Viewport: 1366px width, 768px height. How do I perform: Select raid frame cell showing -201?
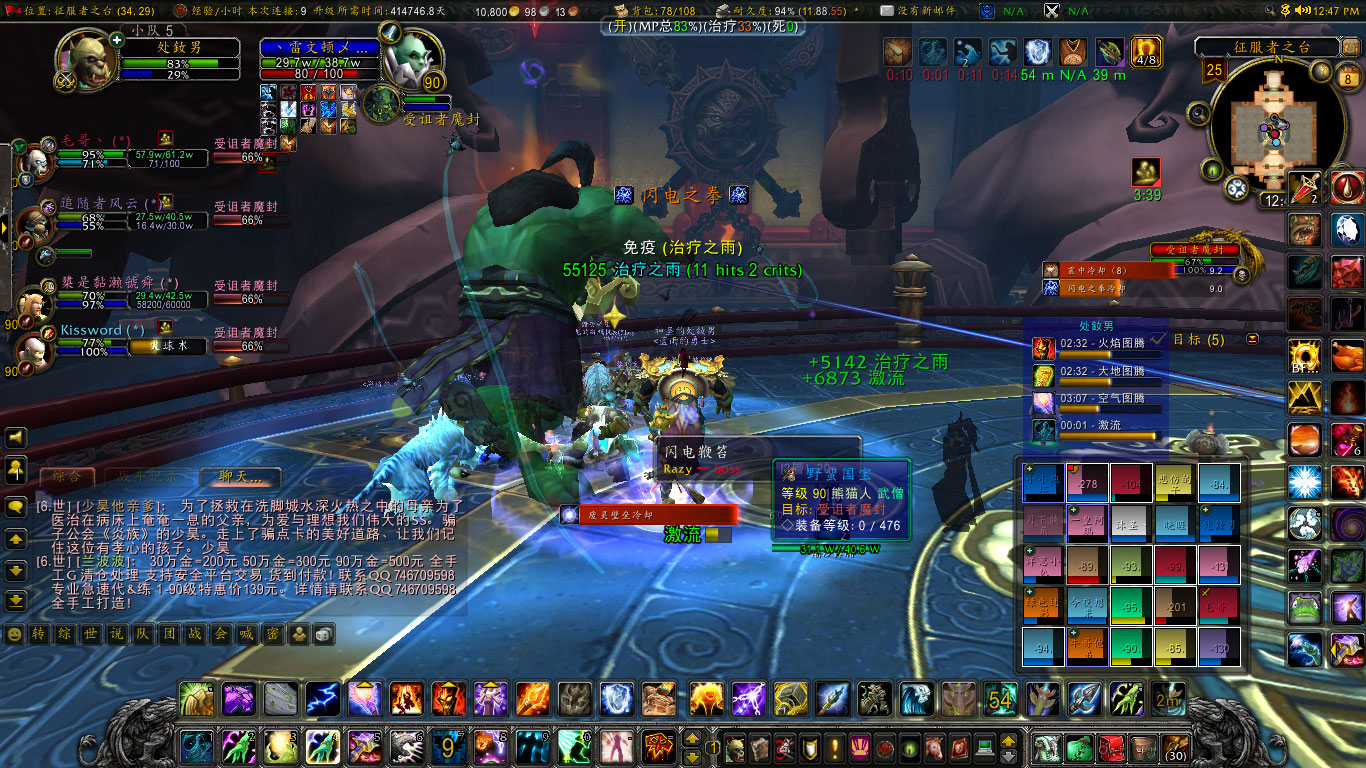click(x=1175, y=607)
